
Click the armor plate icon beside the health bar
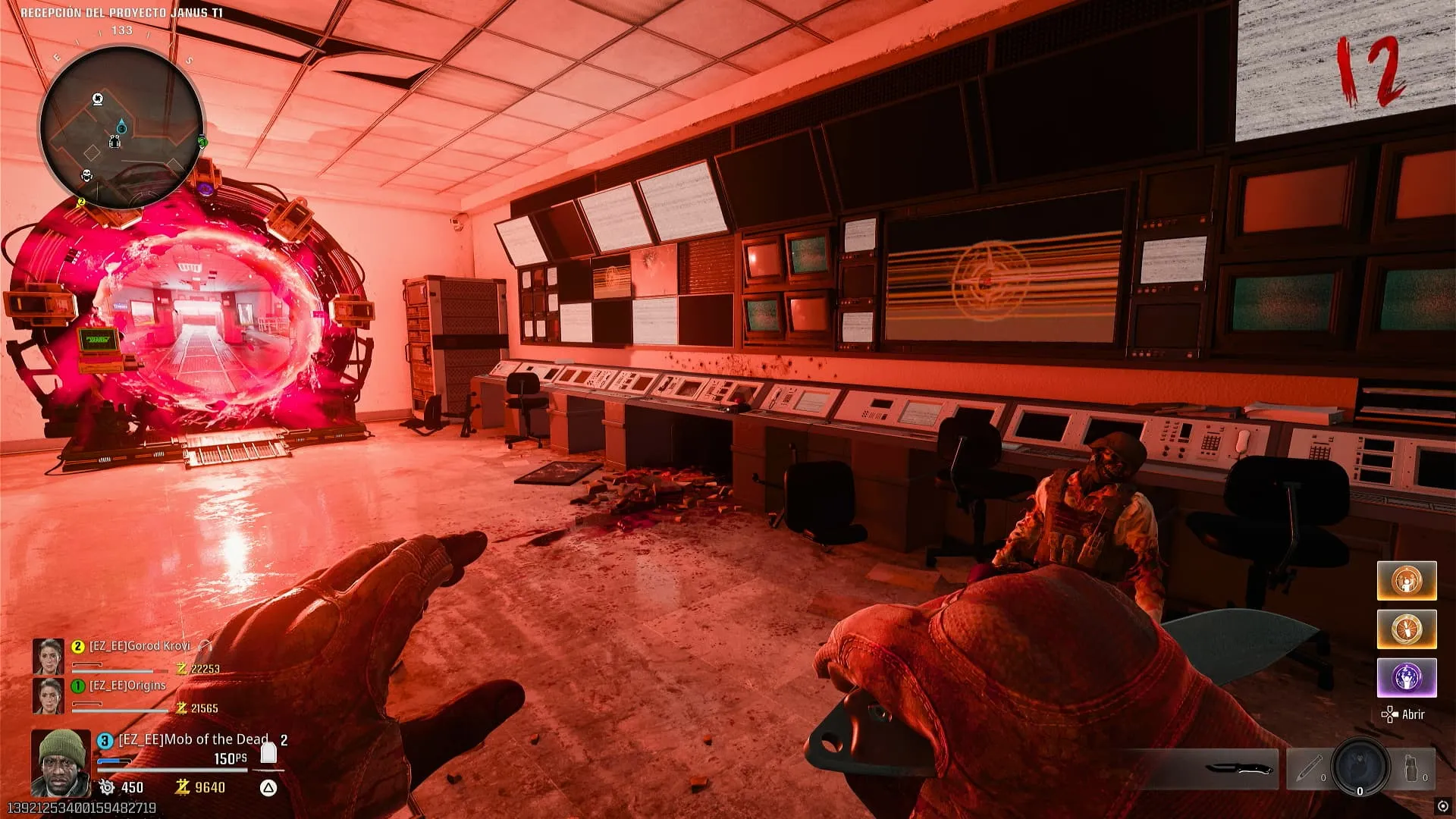[x=268, y=752]
